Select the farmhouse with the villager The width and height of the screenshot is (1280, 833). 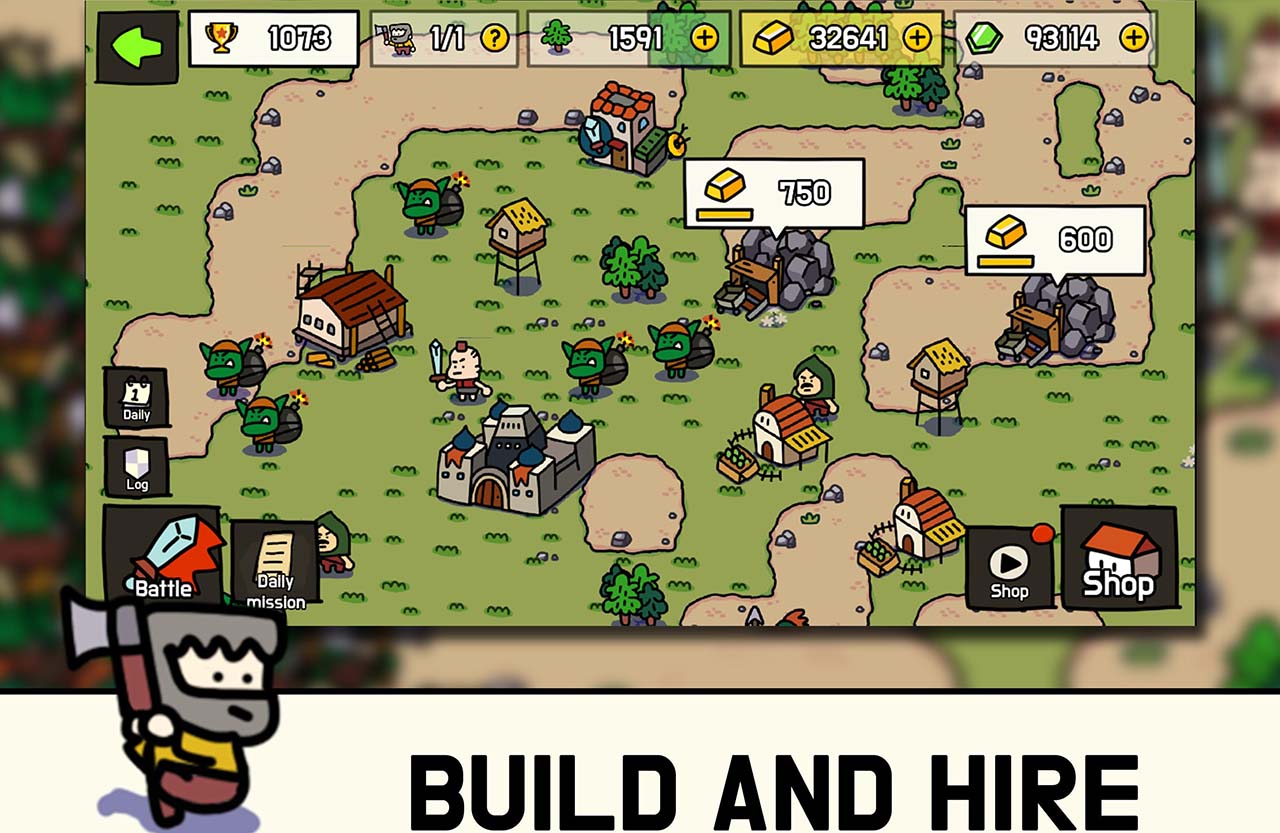(787, 430)
